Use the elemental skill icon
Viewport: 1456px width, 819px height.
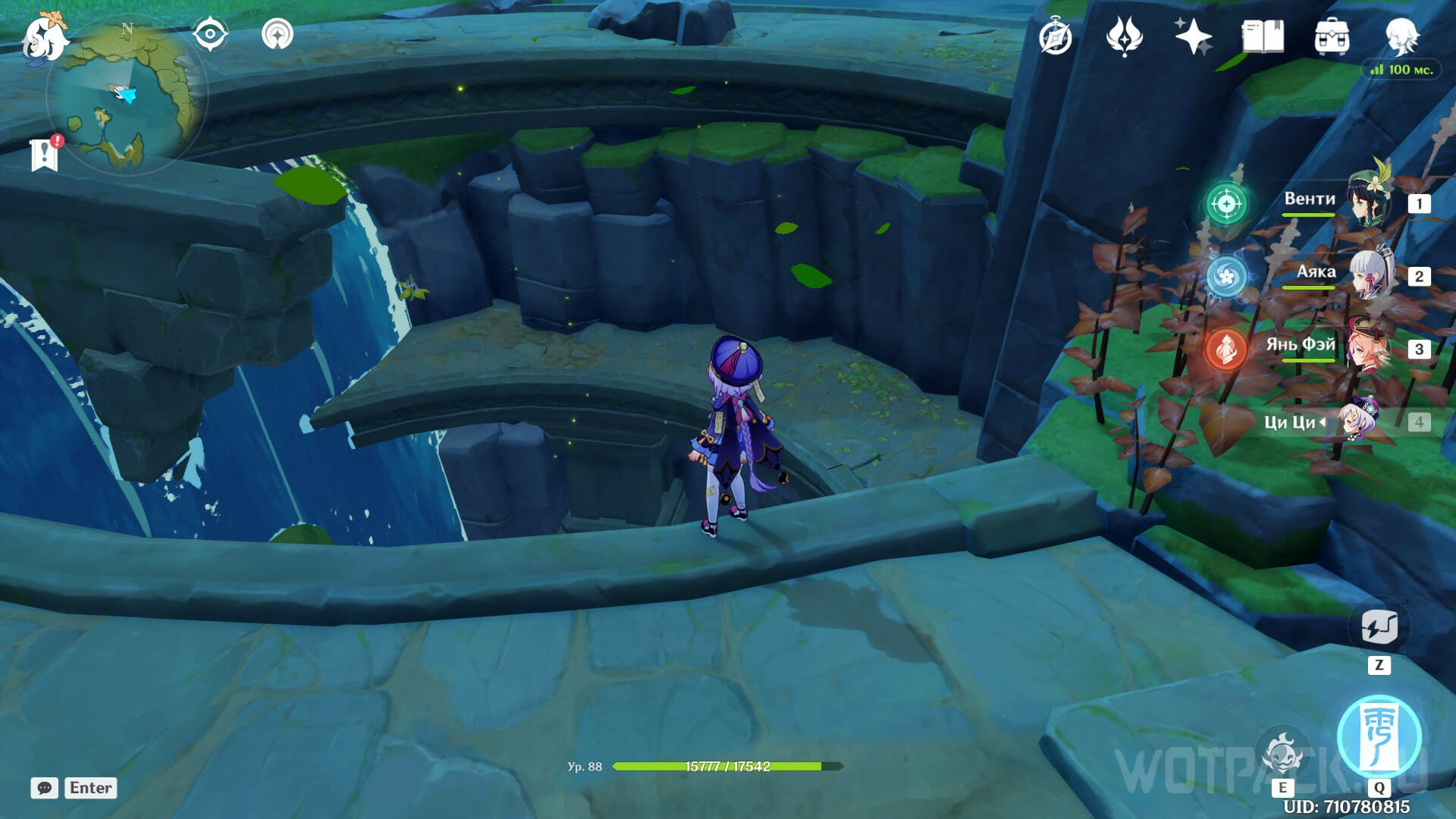(x=1282, y=753)
